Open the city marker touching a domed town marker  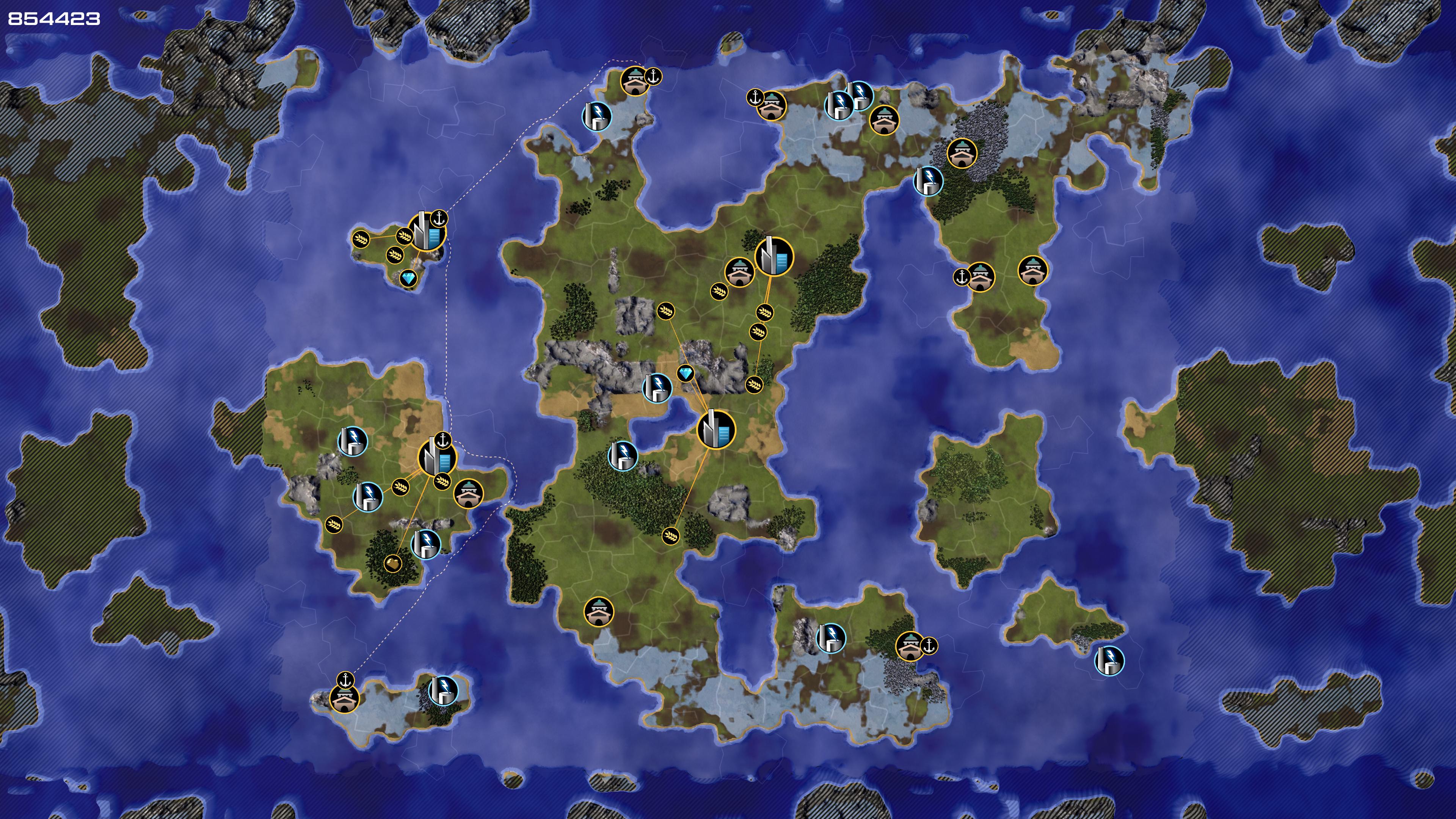point(774,256)
